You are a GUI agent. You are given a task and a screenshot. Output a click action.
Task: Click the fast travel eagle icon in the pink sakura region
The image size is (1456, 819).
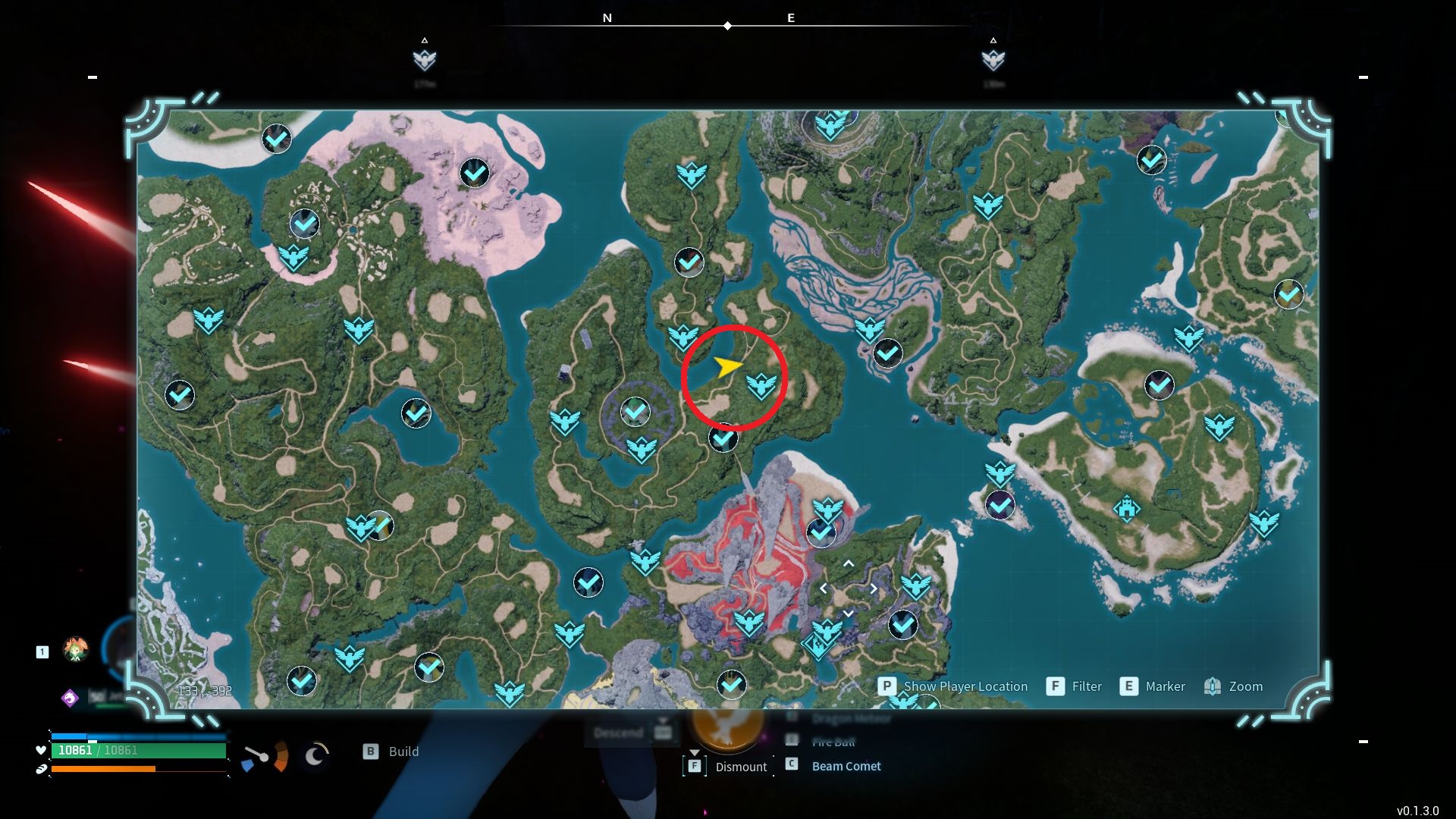[x=293, y=256]
